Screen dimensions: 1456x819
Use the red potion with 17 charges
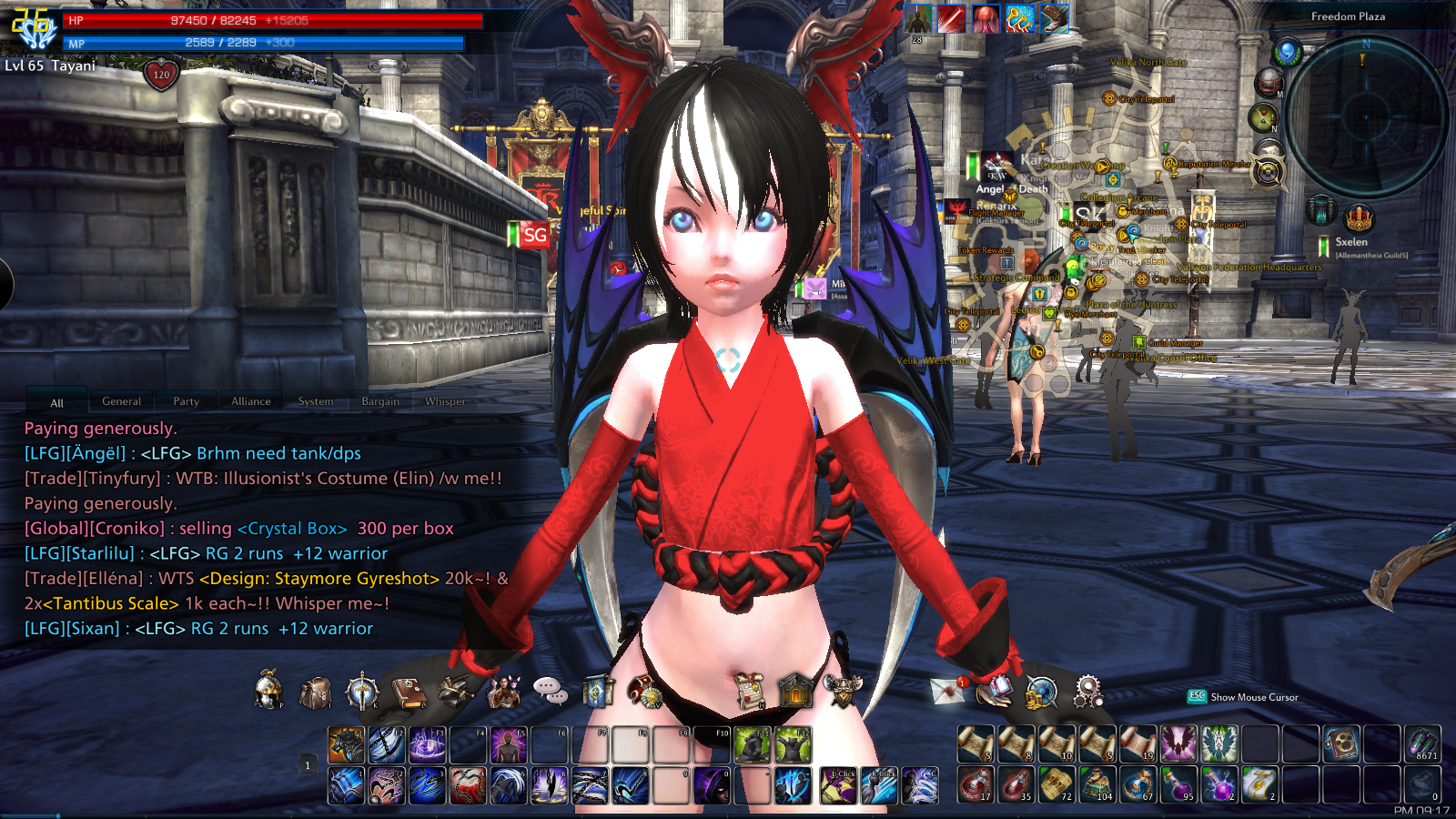[x=975, y=784]
